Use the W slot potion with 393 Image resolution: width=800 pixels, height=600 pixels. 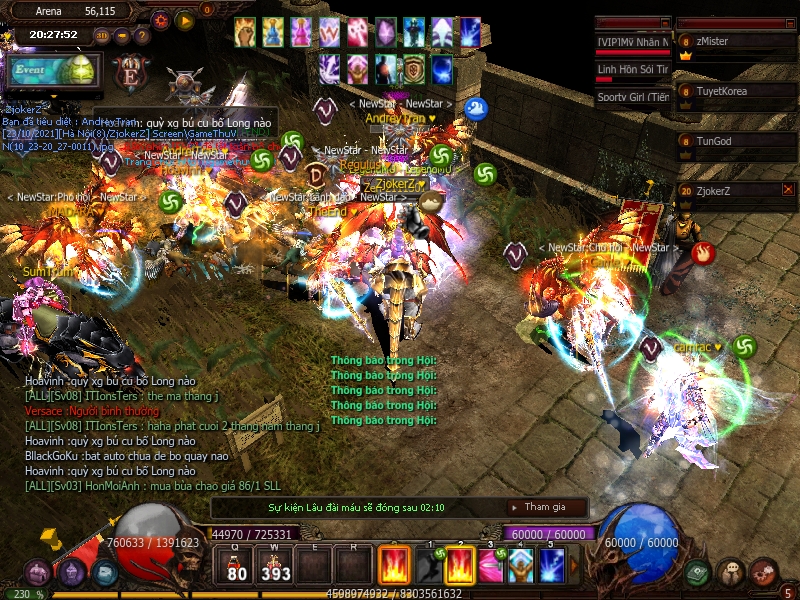coord(276,566)
